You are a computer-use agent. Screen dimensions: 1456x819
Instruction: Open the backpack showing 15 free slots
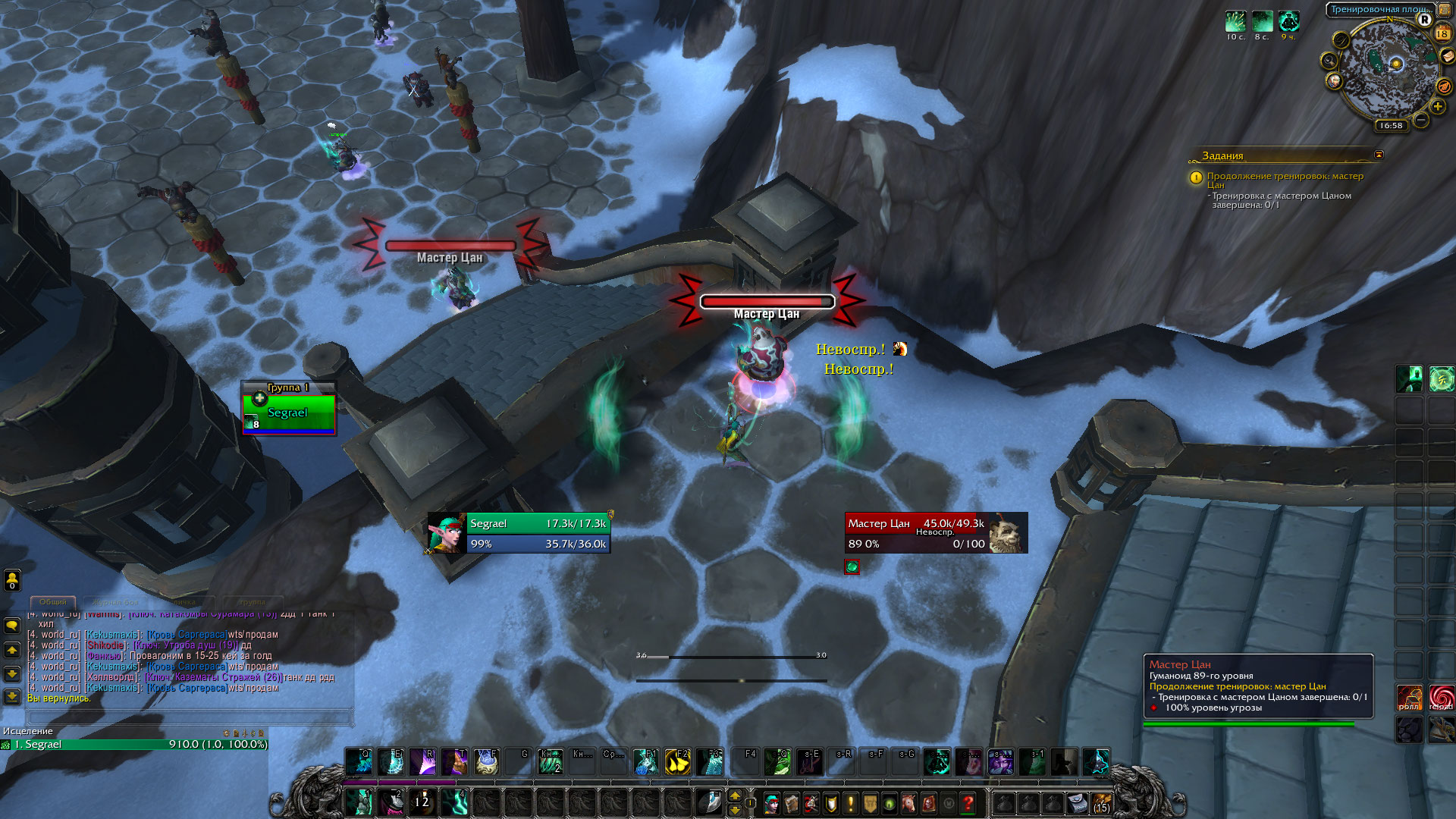[x=1101, y=802]
